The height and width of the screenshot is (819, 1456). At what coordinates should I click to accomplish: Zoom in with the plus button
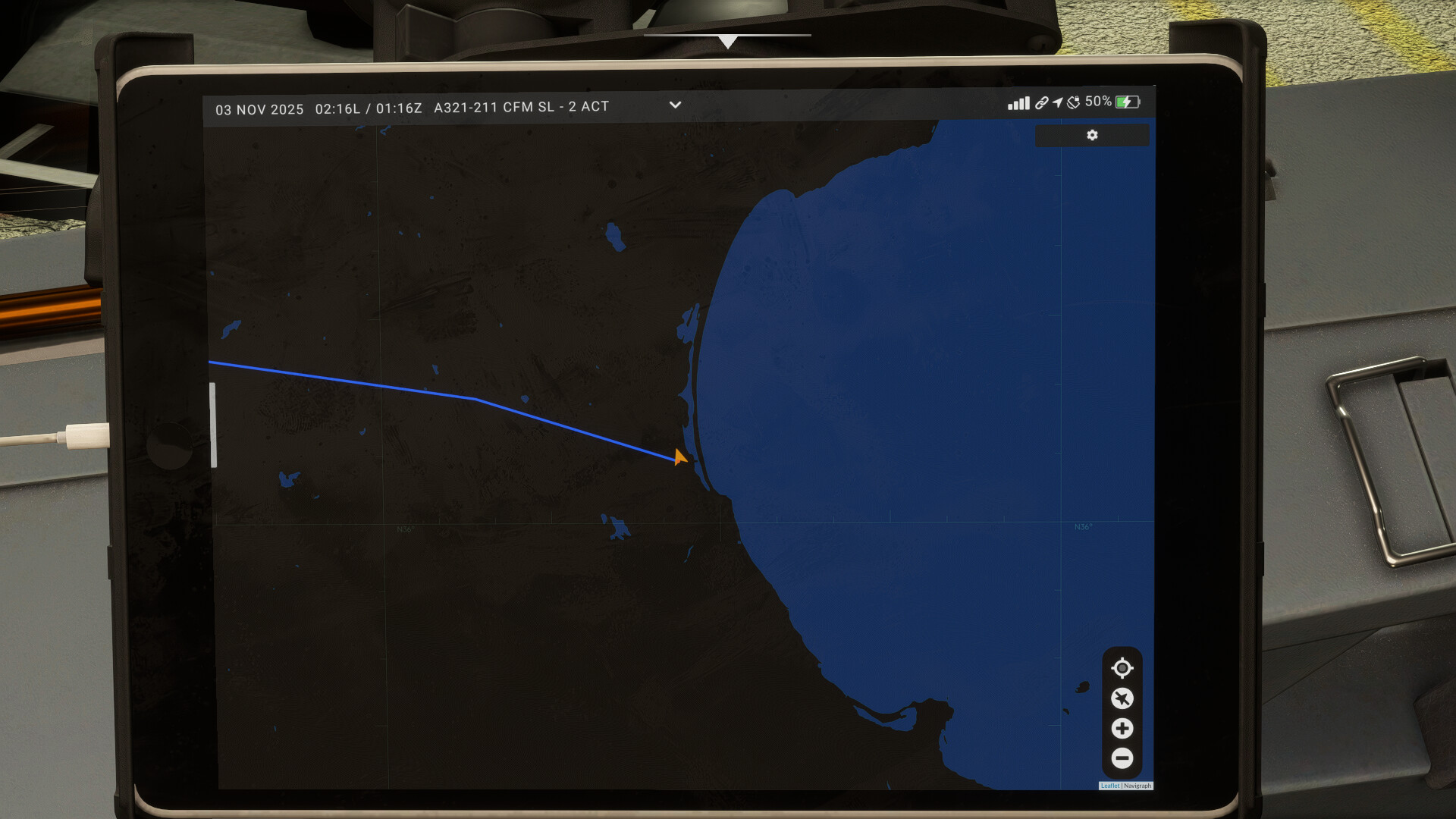[1122, 729]
